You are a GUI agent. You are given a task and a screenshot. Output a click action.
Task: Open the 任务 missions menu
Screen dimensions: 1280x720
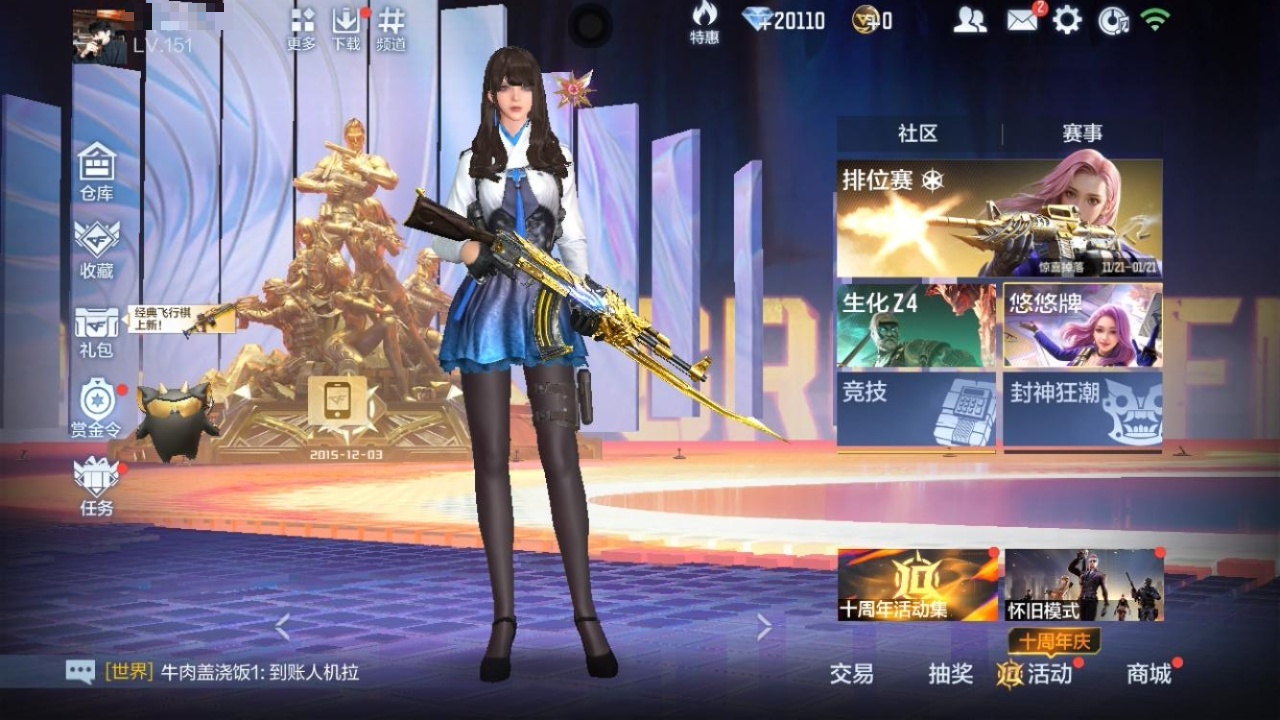(x=97, y=485)
